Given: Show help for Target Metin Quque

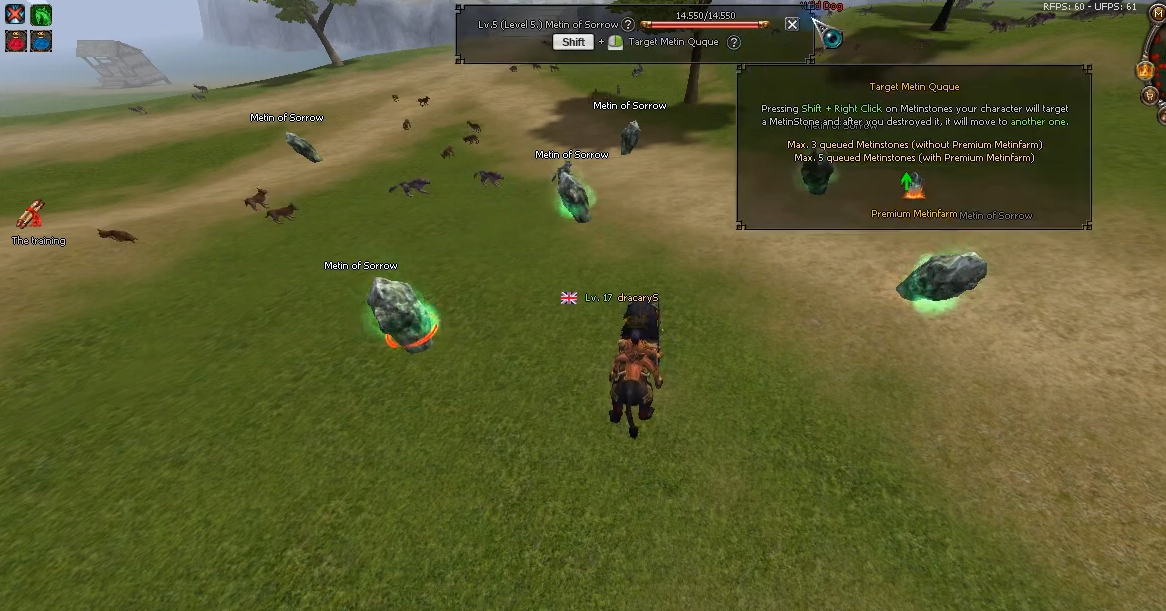Looking at the screenshot, I should [x=734, y=42].
